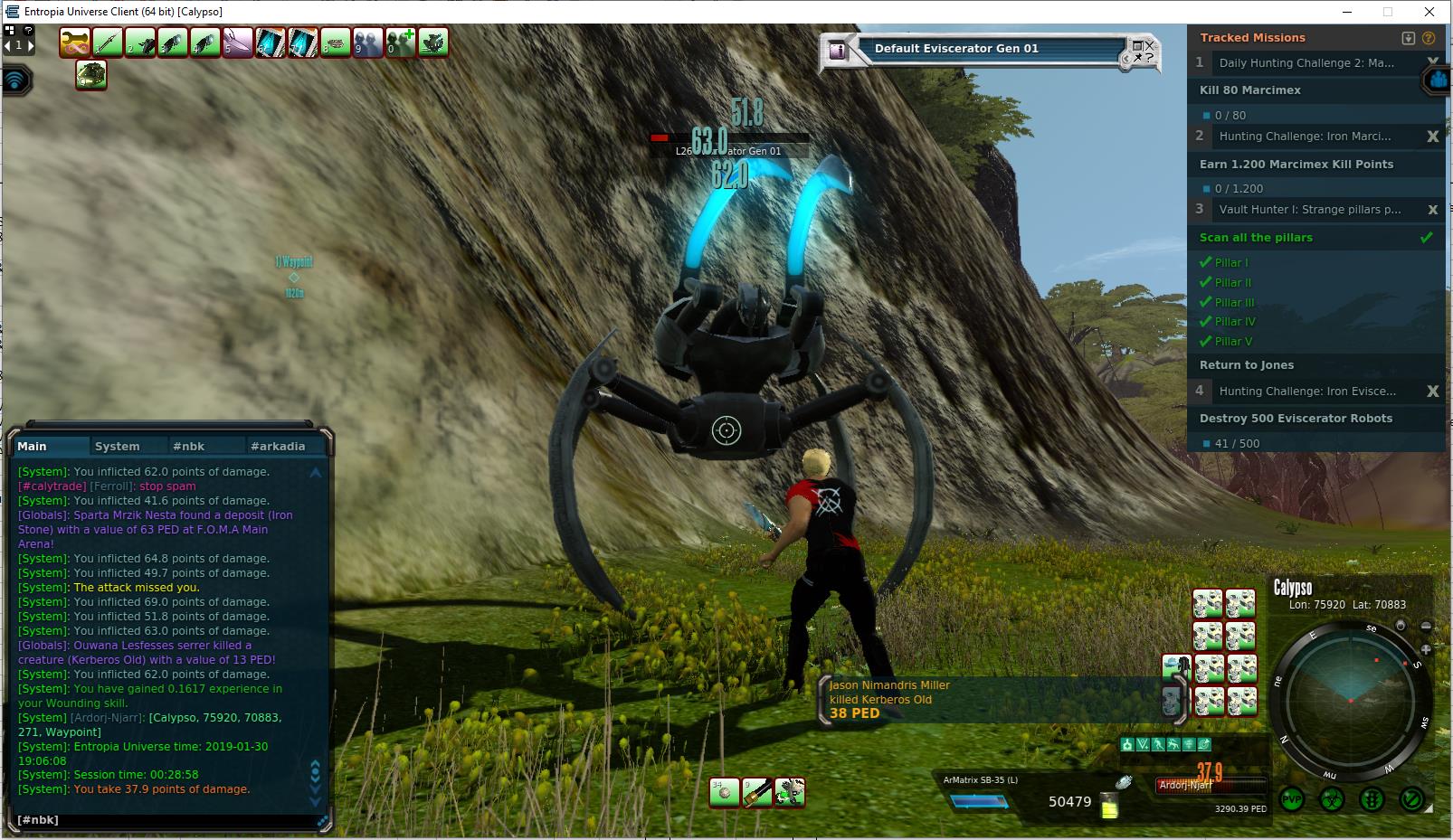Screen dimensions: 1453x840
Task: Open the wireless signal icon at left edge
Action: [16, 80]
